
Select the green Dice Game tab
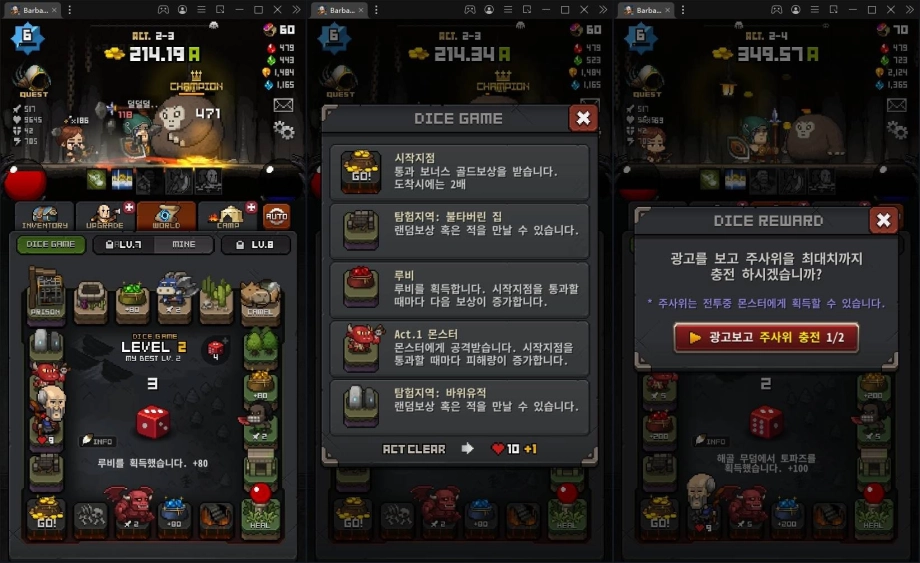click(51, 244)
